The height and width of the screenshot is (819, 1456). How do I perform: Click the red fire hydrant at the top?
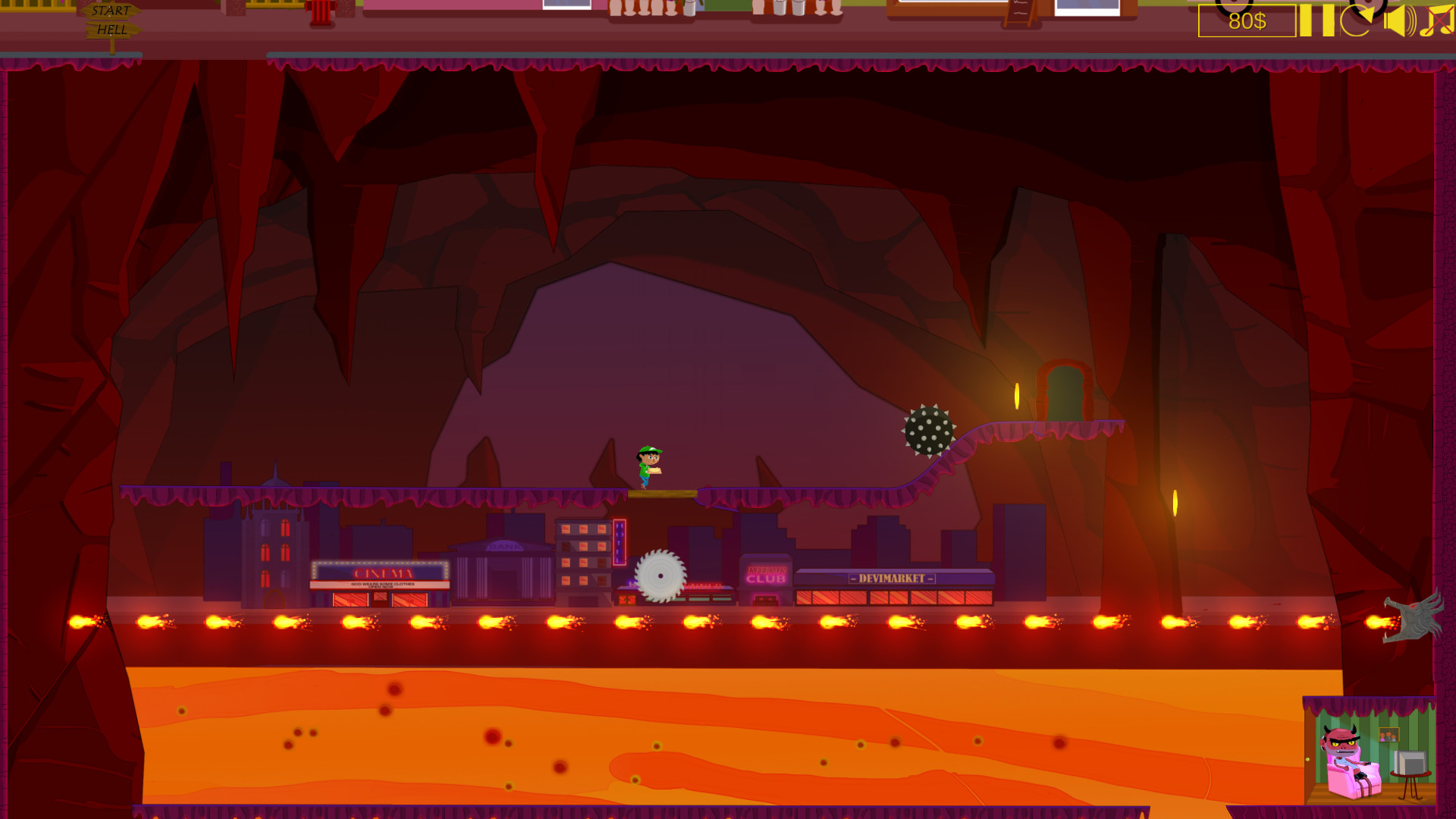322,9
